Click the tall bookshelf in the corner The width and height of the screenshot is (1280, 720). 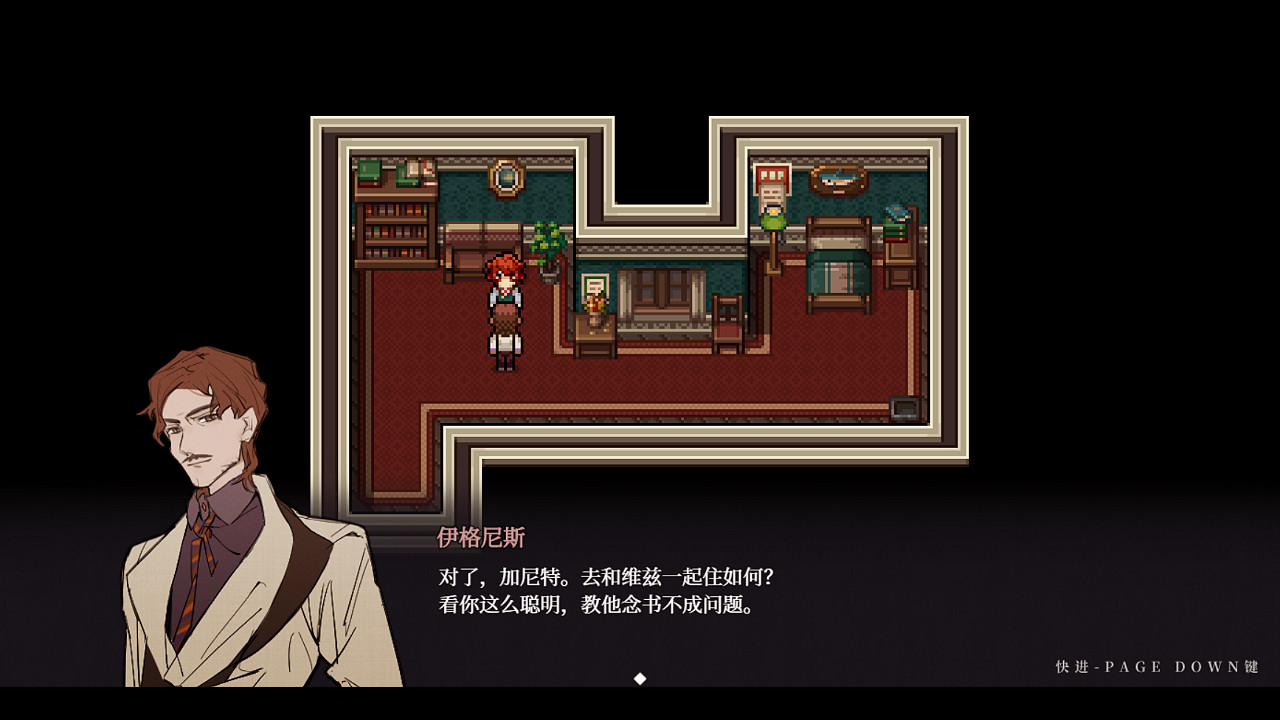click(394, 229)
